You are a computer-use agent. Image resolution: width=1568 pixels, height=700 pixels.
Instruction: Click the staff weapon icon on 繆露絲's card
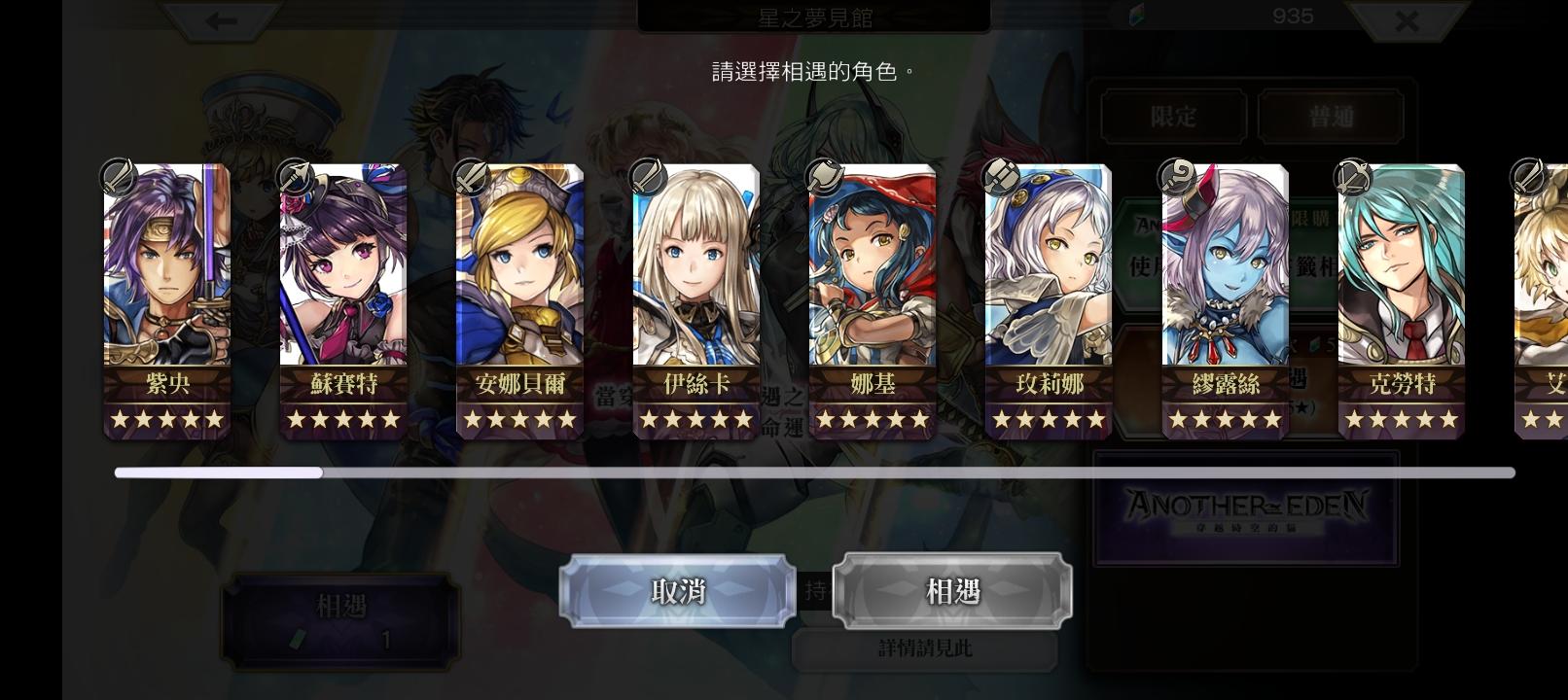pyautogui.click(x=1179, y=176)
